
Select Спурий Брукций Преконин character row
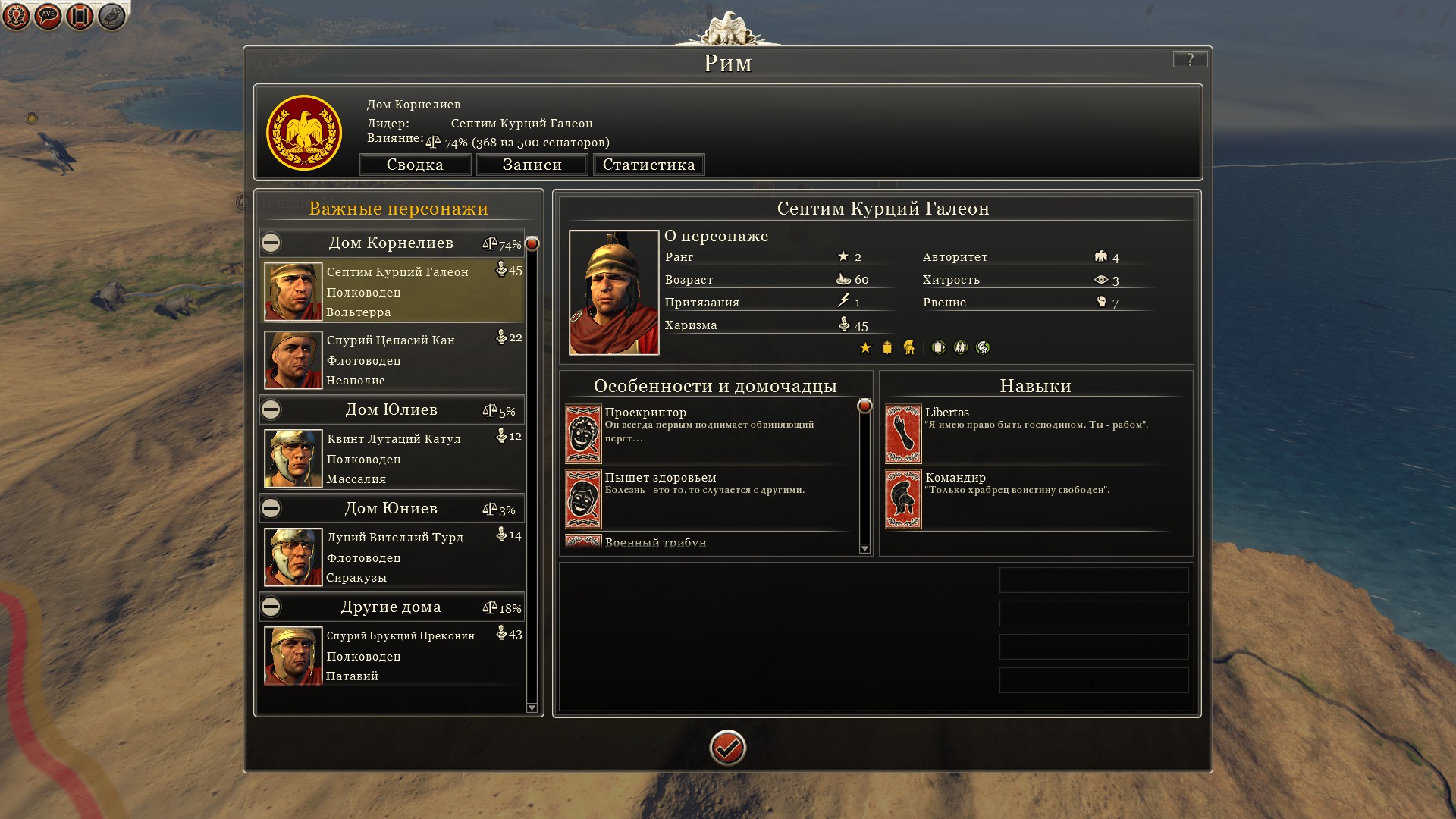(393, 656)
